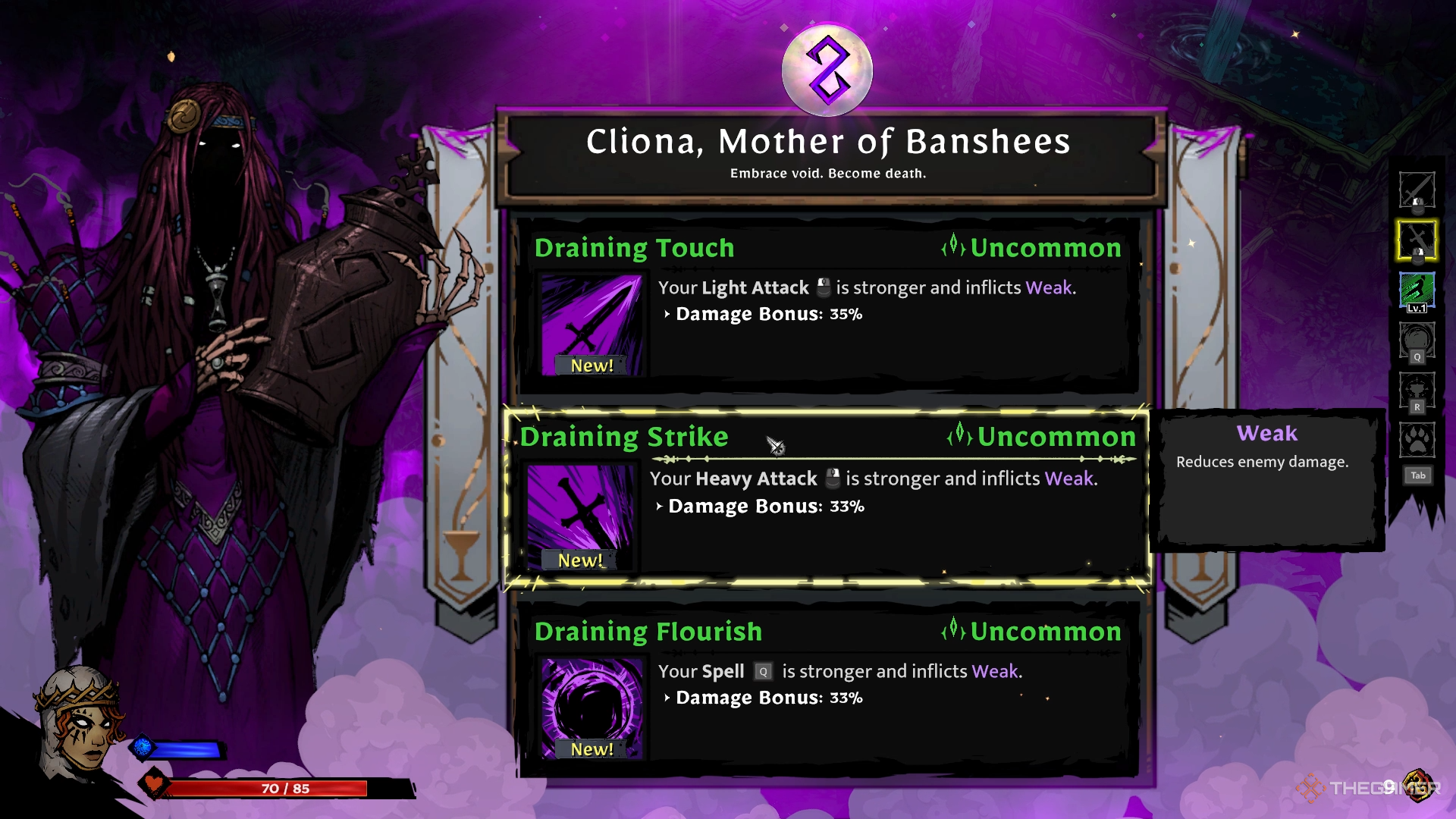Click the highlighted Heavy Attack slot icon
The height and width of the screenshot is (819, 1456).
click(1417, 243)
